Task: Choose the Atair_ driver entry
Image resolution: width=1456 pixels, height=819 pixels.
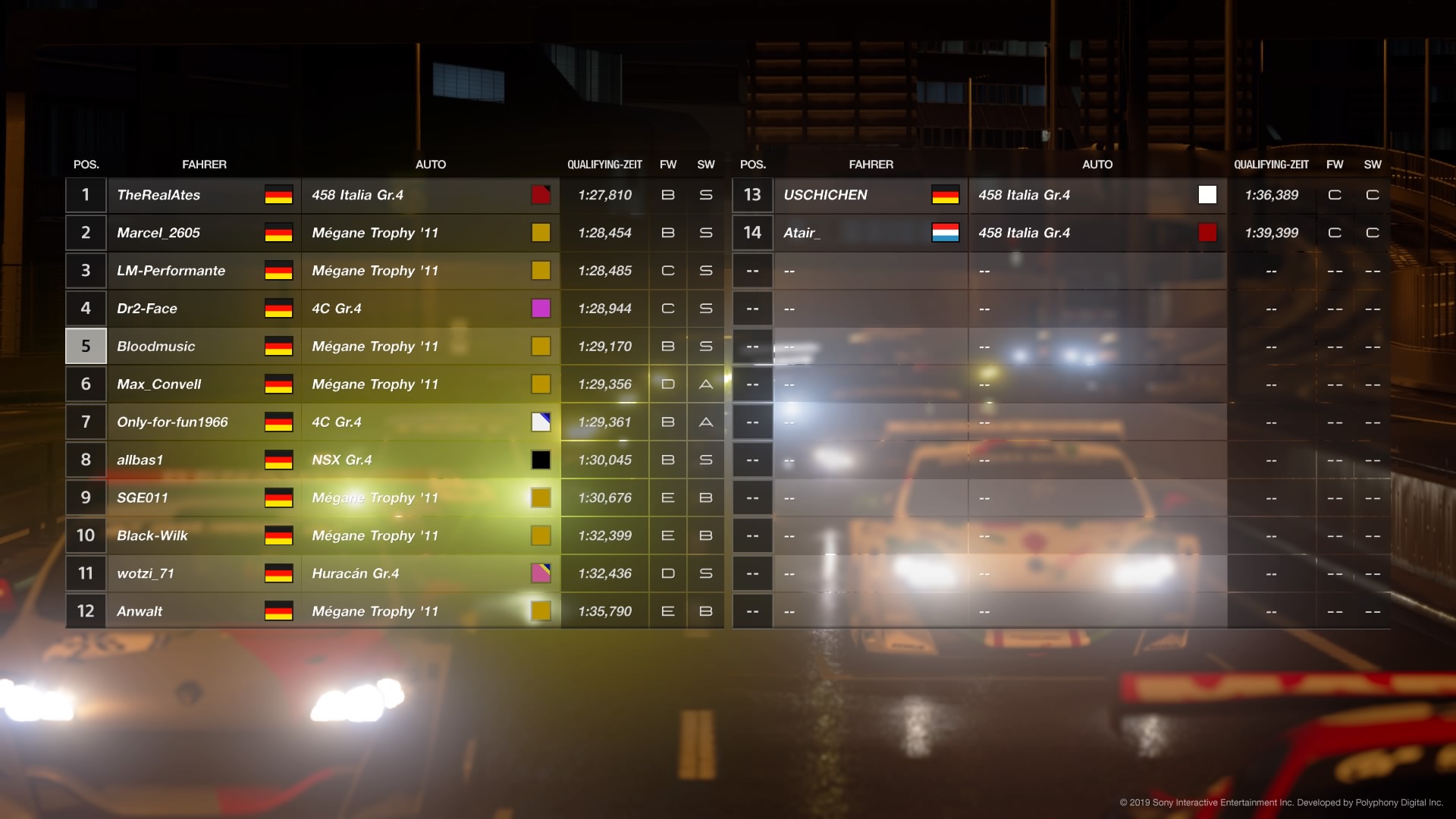Action: click(x=802, y=233)
